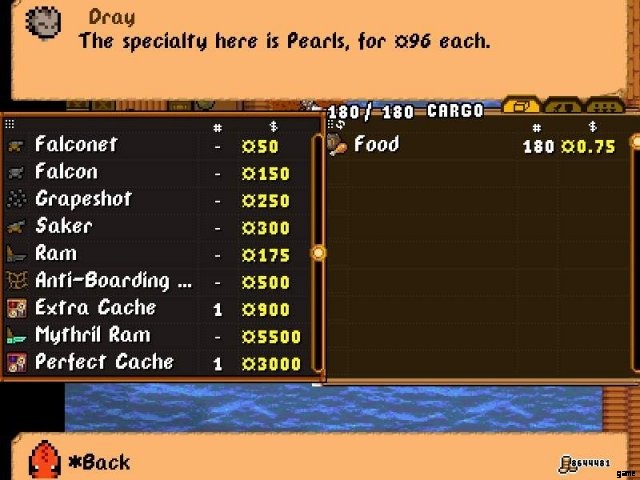640x480 pixels.
Task: Click the shop list scrollbar handle
Action: tap(319, 253)
